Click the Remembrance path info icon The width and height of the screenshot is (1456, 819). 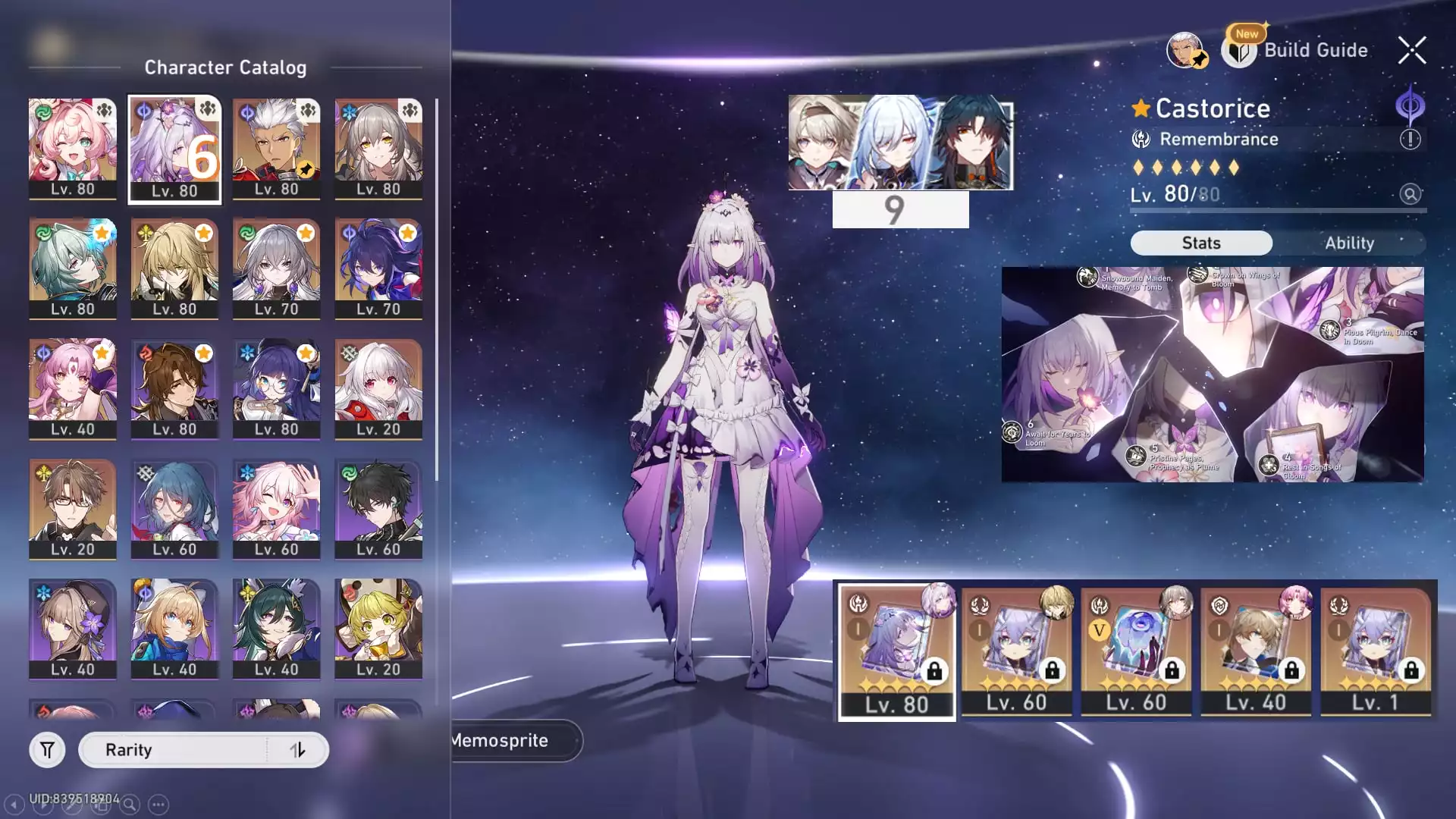[1410, 140]
